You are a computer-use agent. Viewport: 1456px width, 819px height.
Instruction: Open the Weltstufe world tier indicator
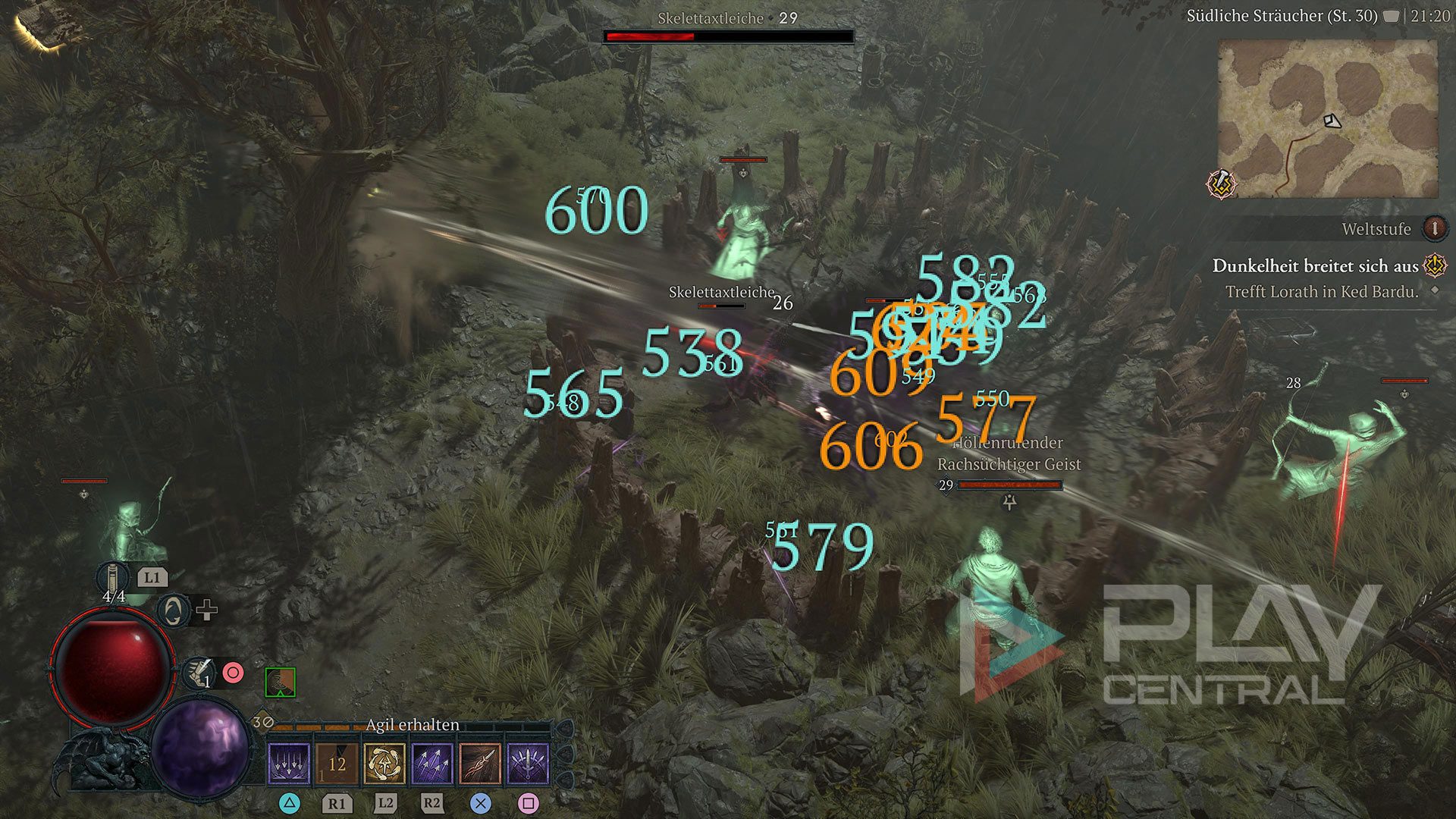pos(1433,228)
